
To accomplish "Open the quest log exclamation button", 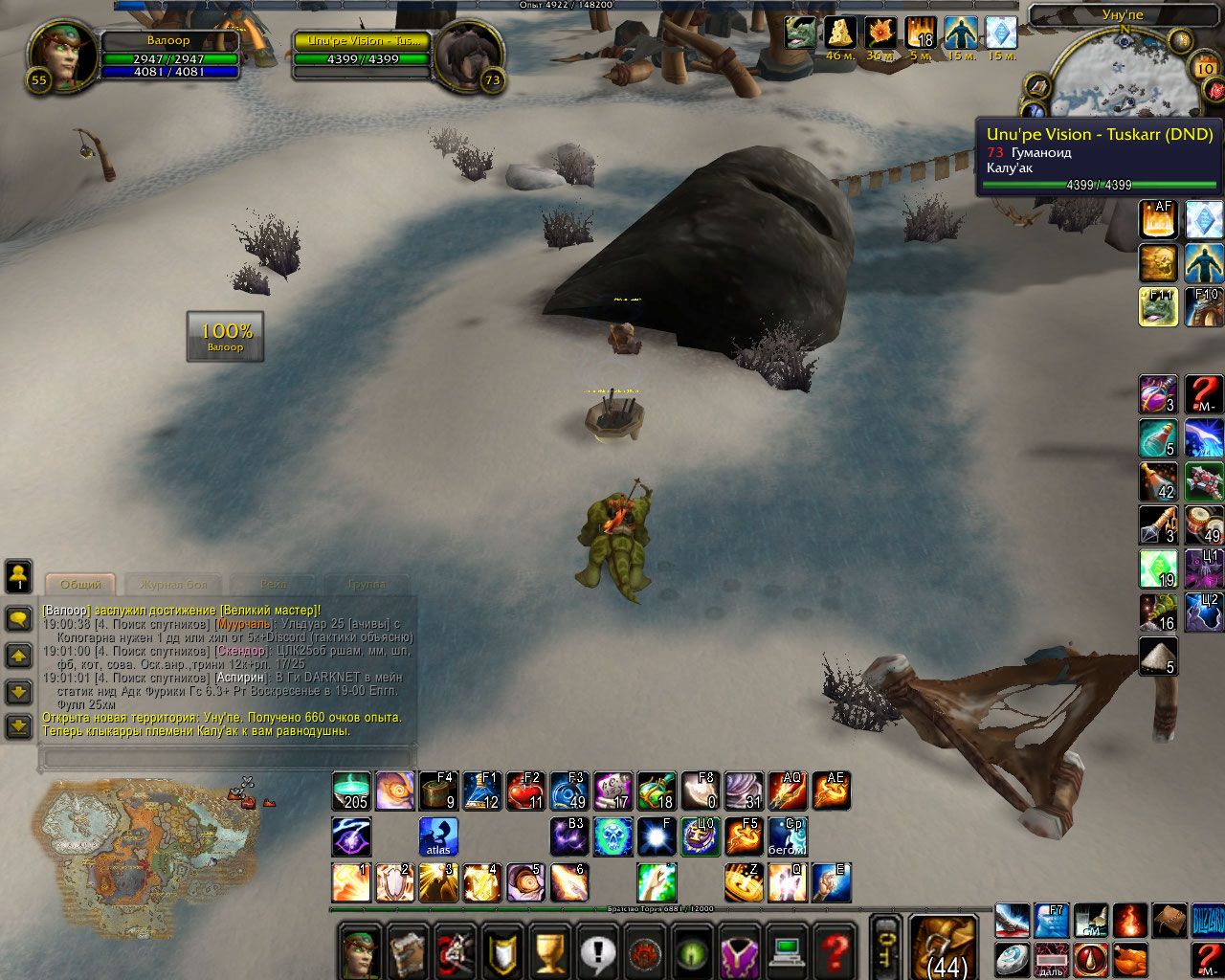I will (x=599, y=952).
